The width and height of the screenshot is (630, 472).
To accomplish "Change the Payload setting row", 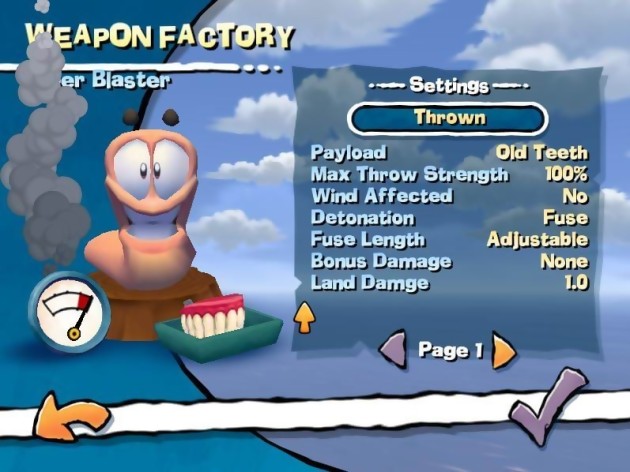I will (449, 153).
